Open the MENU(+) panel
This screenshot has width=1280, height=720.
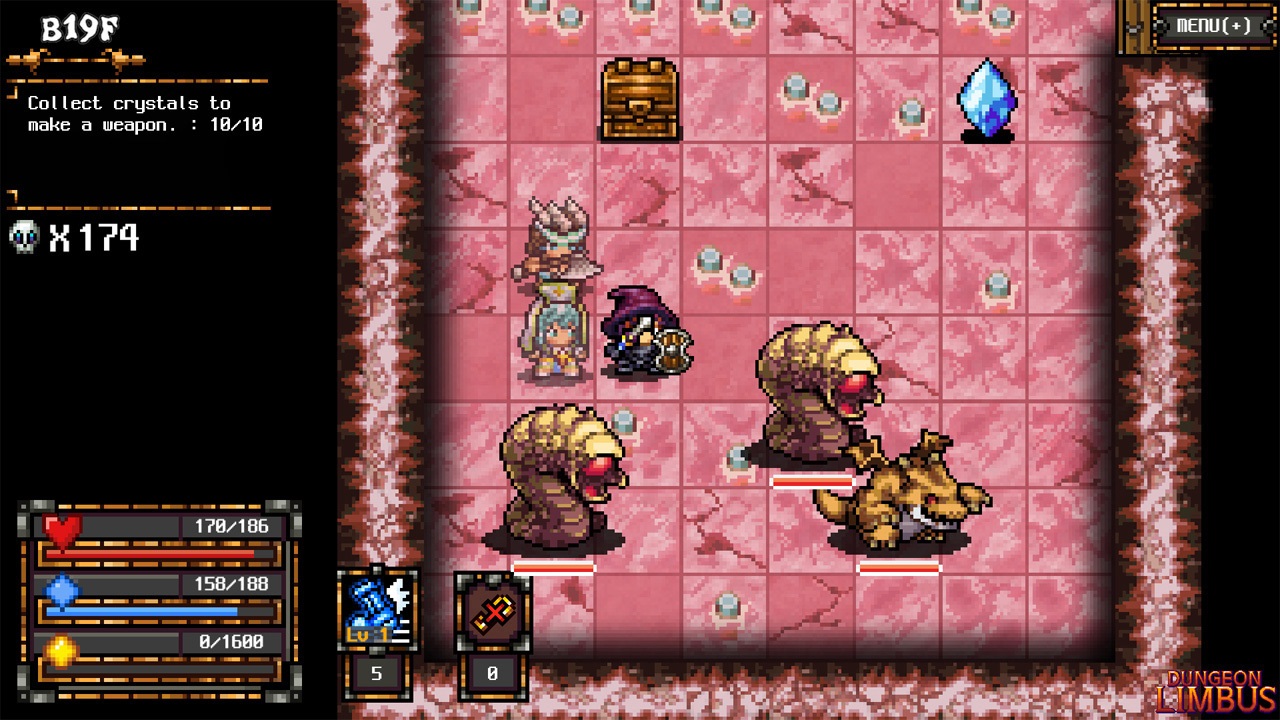tap(1212, 28)
